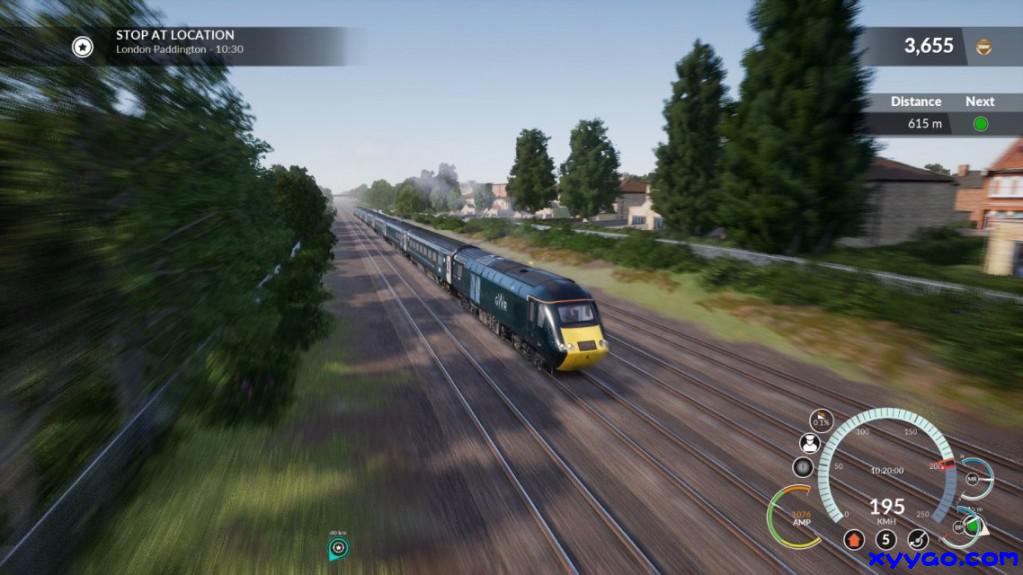The width and height of the screenshot is (1023, 575).
Task: Select the driver cap icon
Action: tap(809, 442)
